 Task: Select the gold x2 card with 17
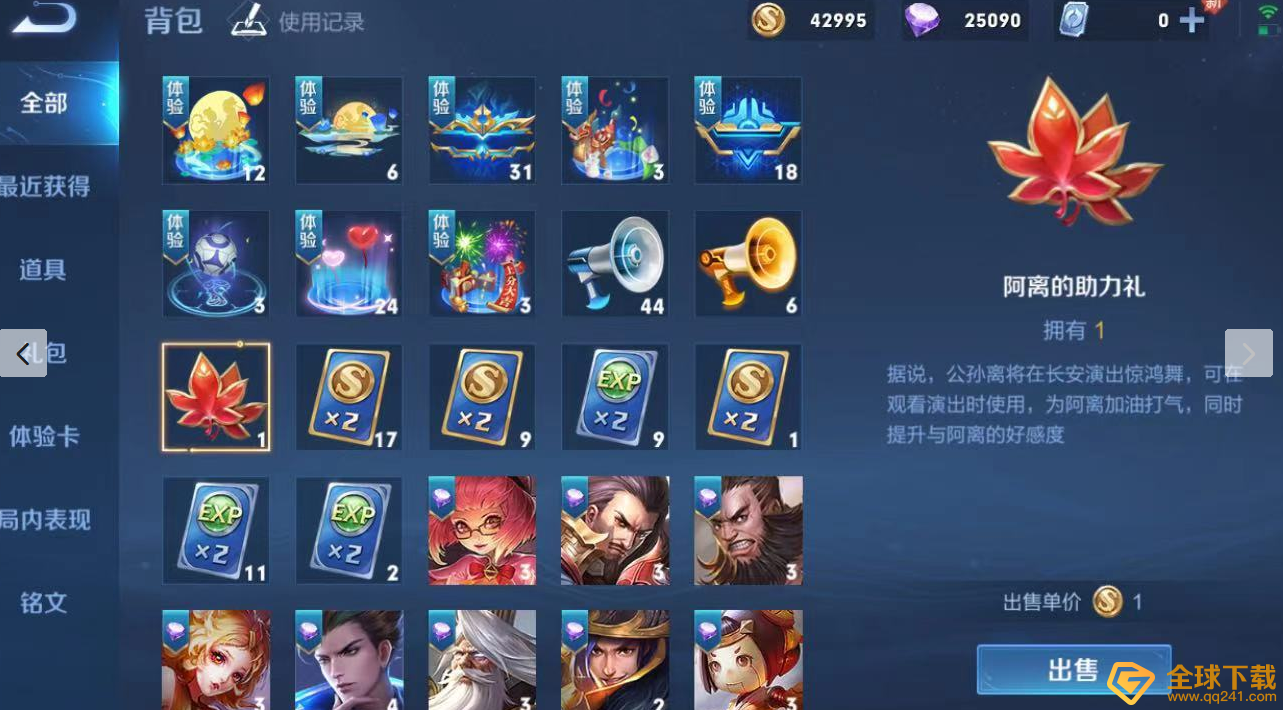click(x=349, y=397)
